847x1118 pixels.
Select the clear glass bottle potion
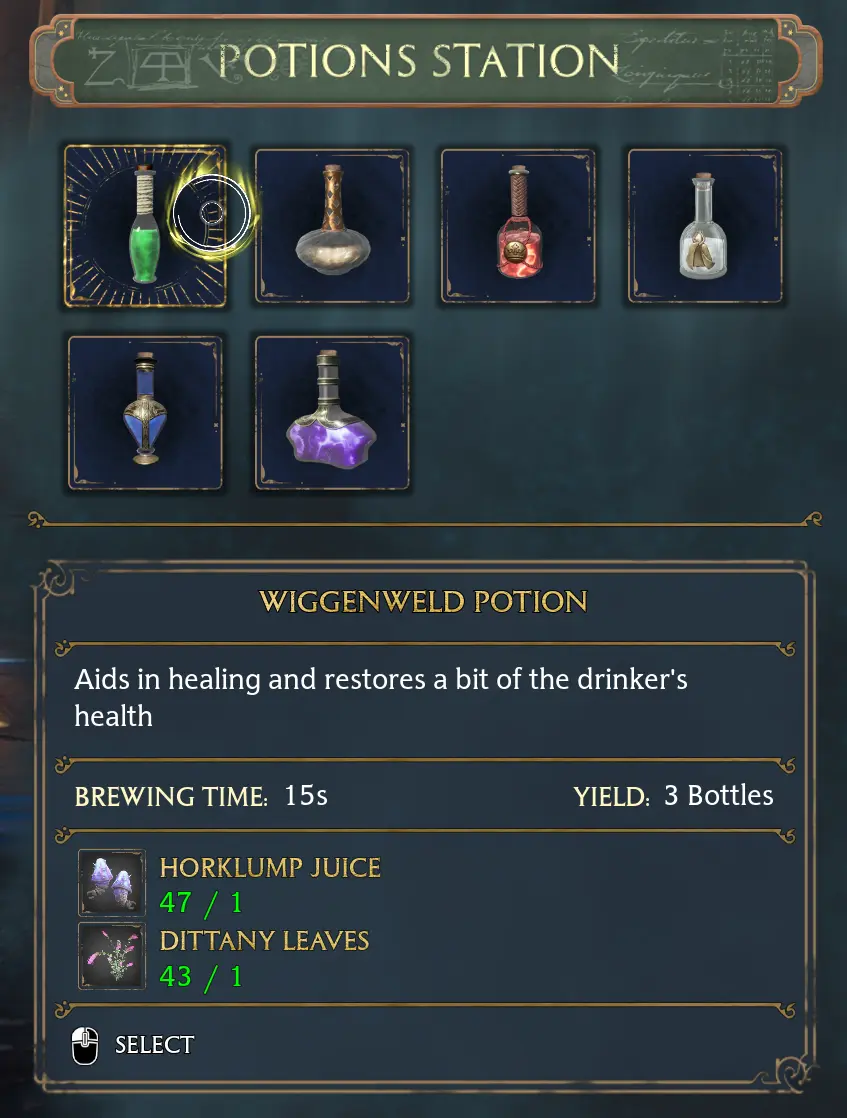pos(704,226)
